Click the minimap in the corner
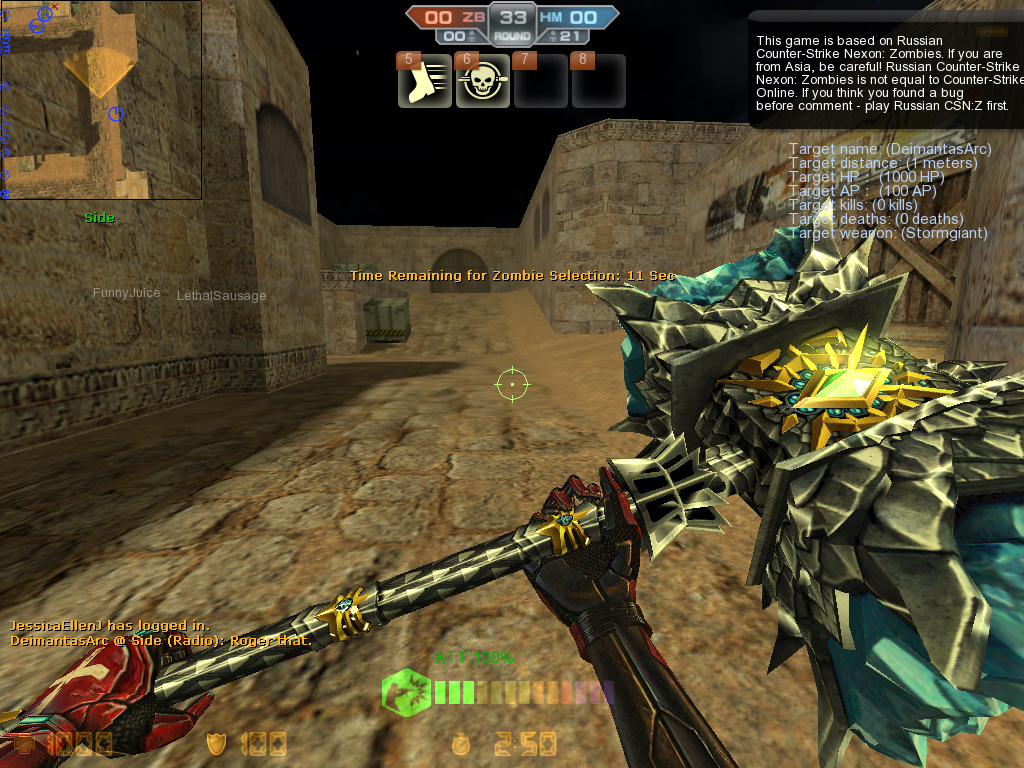This screenshot has height=768, width=1024. [x=101, y=100]
